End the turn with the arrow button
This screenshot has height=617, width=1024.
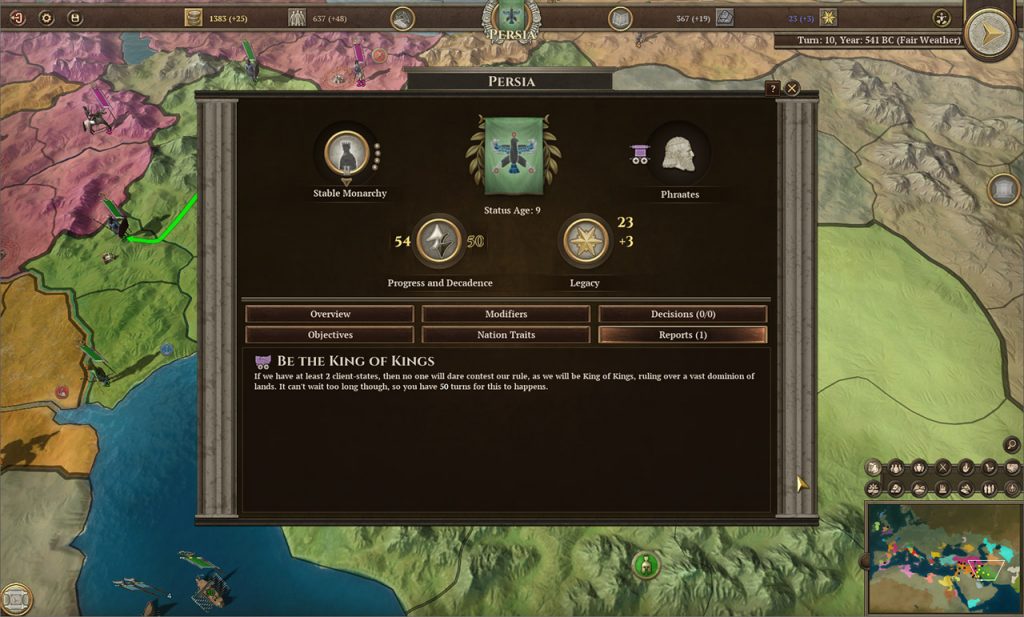[x=991, y=34]
